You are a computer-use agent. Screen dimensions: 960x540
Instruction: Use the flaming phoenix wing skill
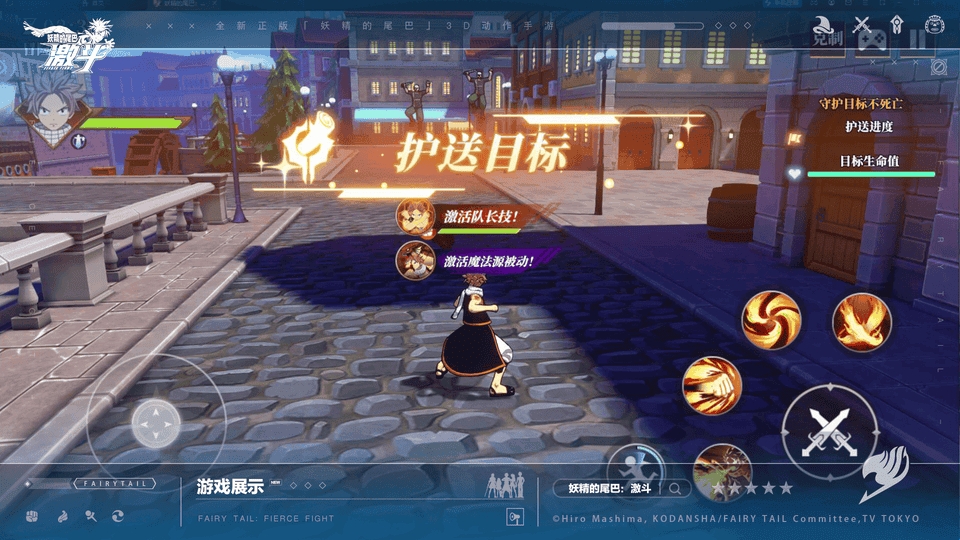tap(862, 322)
